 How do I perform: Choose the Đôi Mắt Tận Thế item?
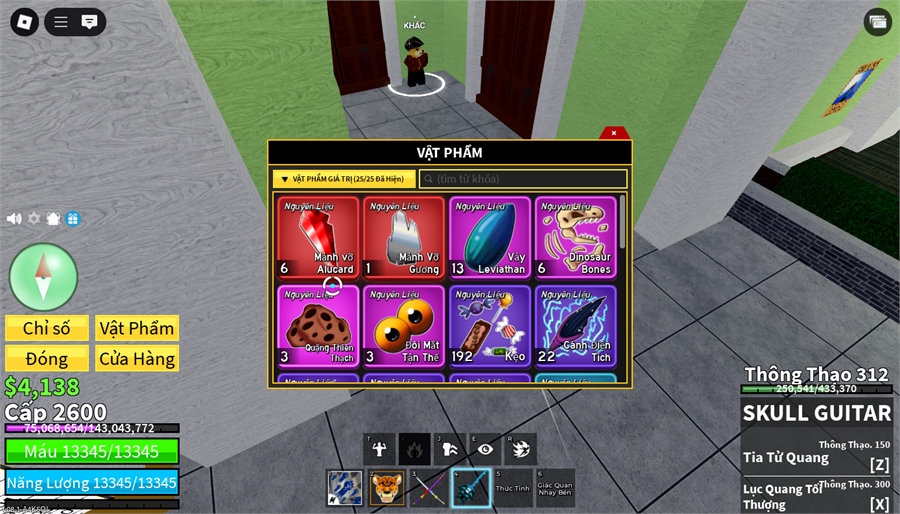(x=404, y=326)
